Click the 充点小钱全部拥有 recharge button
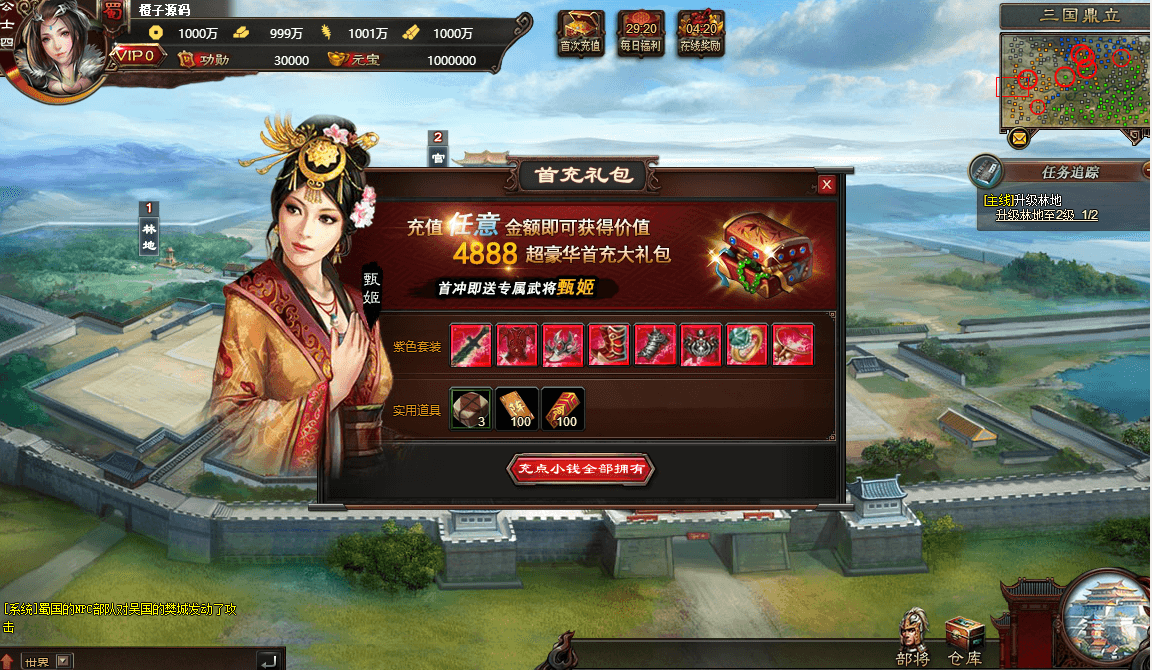The width and height of the screenshot is (1152, 670). [x=581, y=469]
